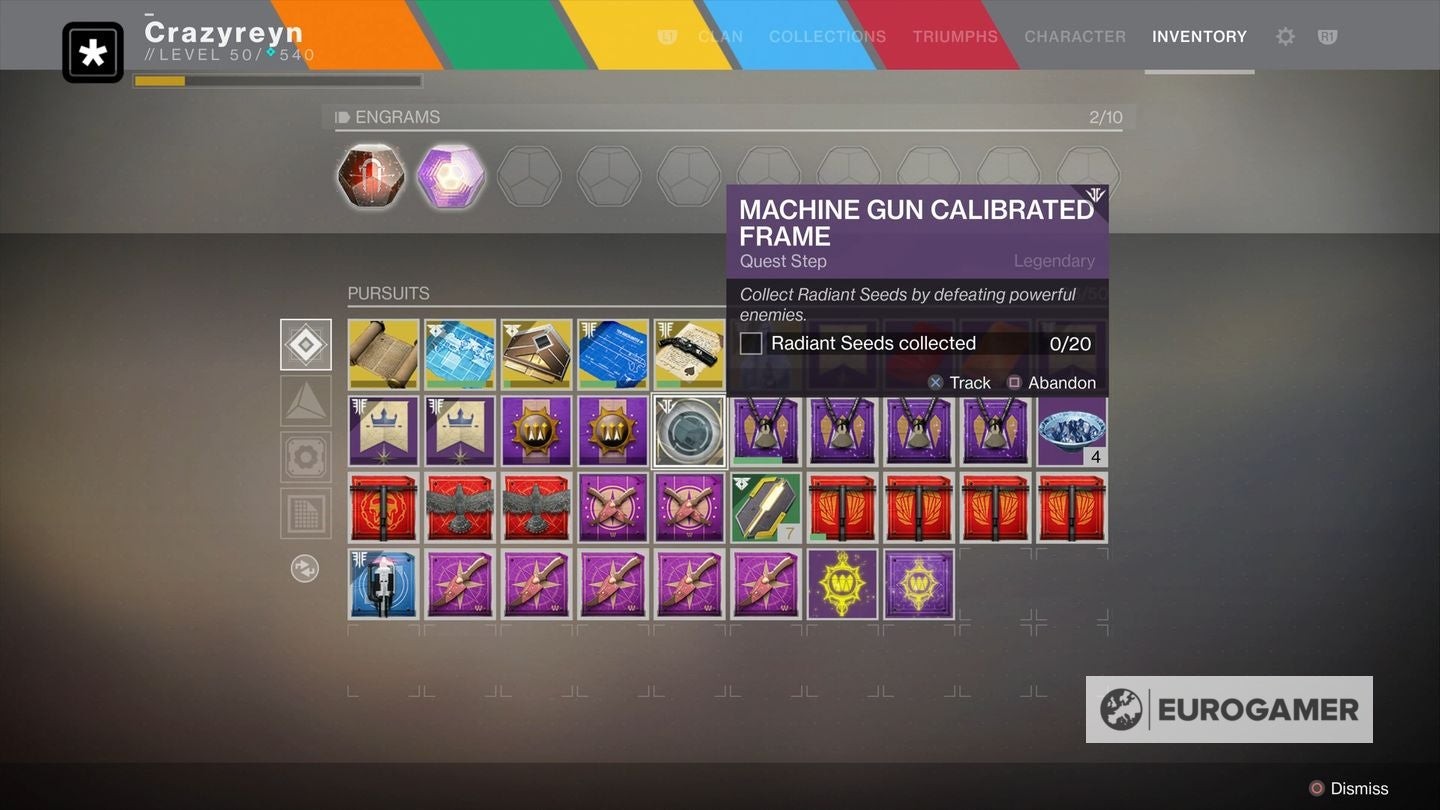Choose the purple legendary engram
This screenshot has height=810, width=1440.
[x=451, y=176]
